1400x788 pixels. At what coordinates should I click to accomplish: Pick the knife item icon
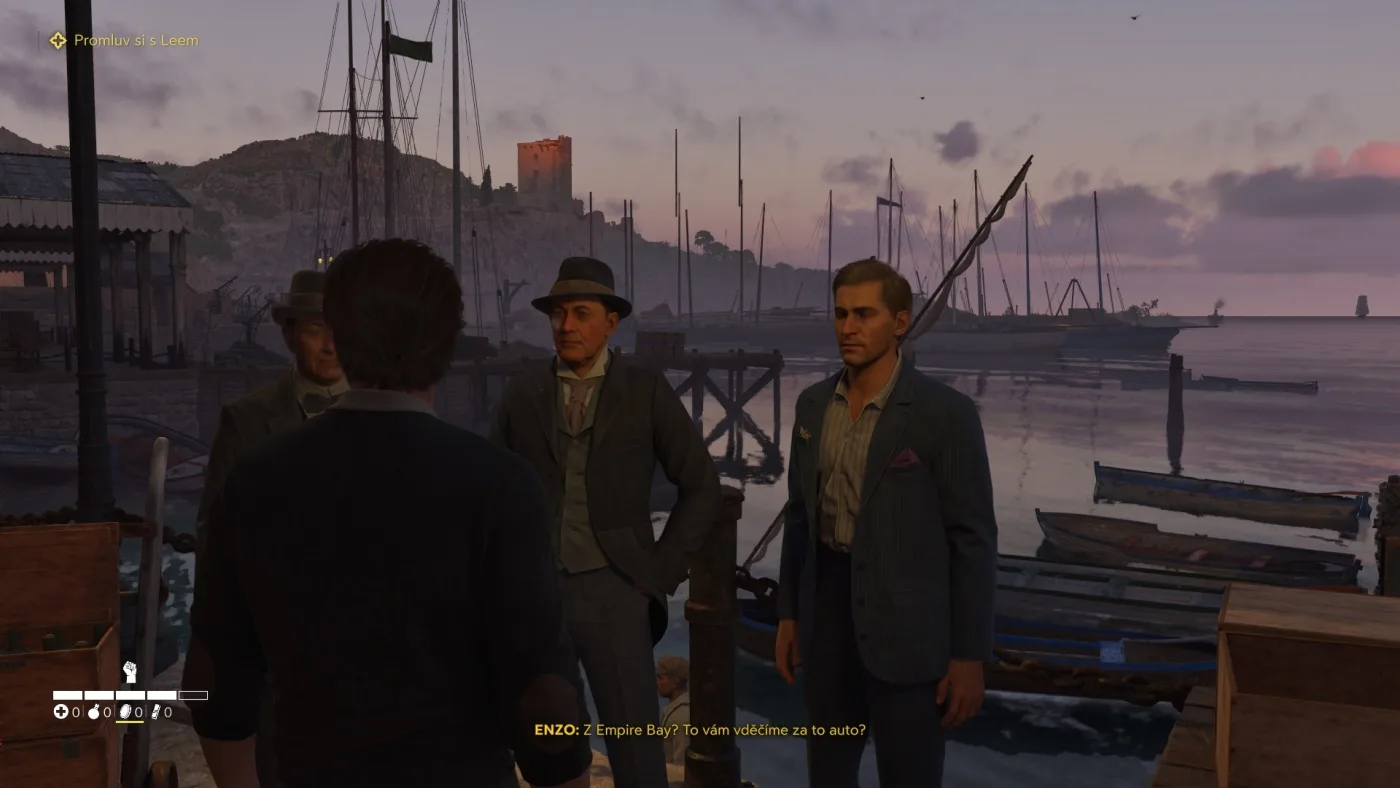point(155,712)
